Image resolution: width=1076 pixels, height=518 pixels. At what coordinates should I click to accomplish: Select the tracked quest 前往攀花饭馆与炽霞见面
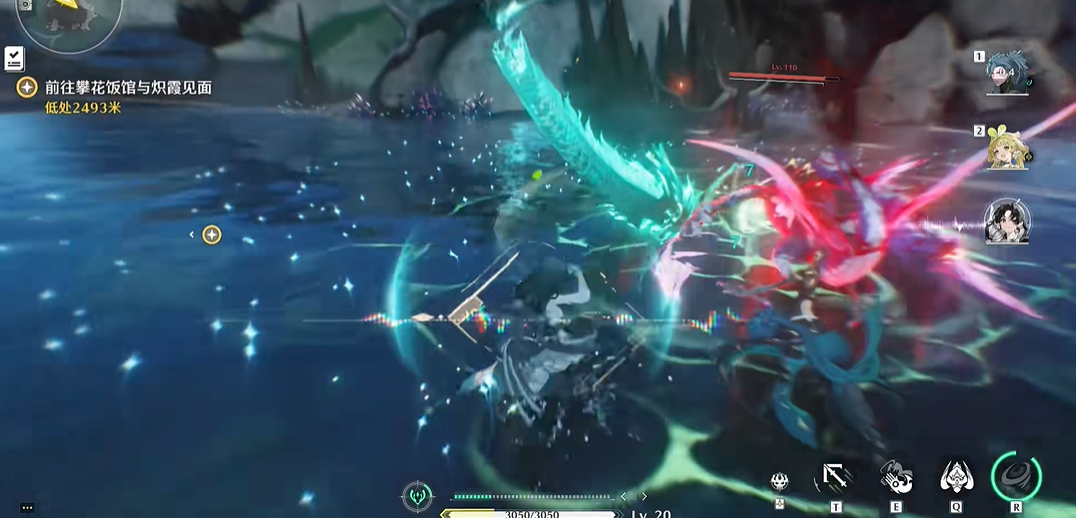click(128, 88)
